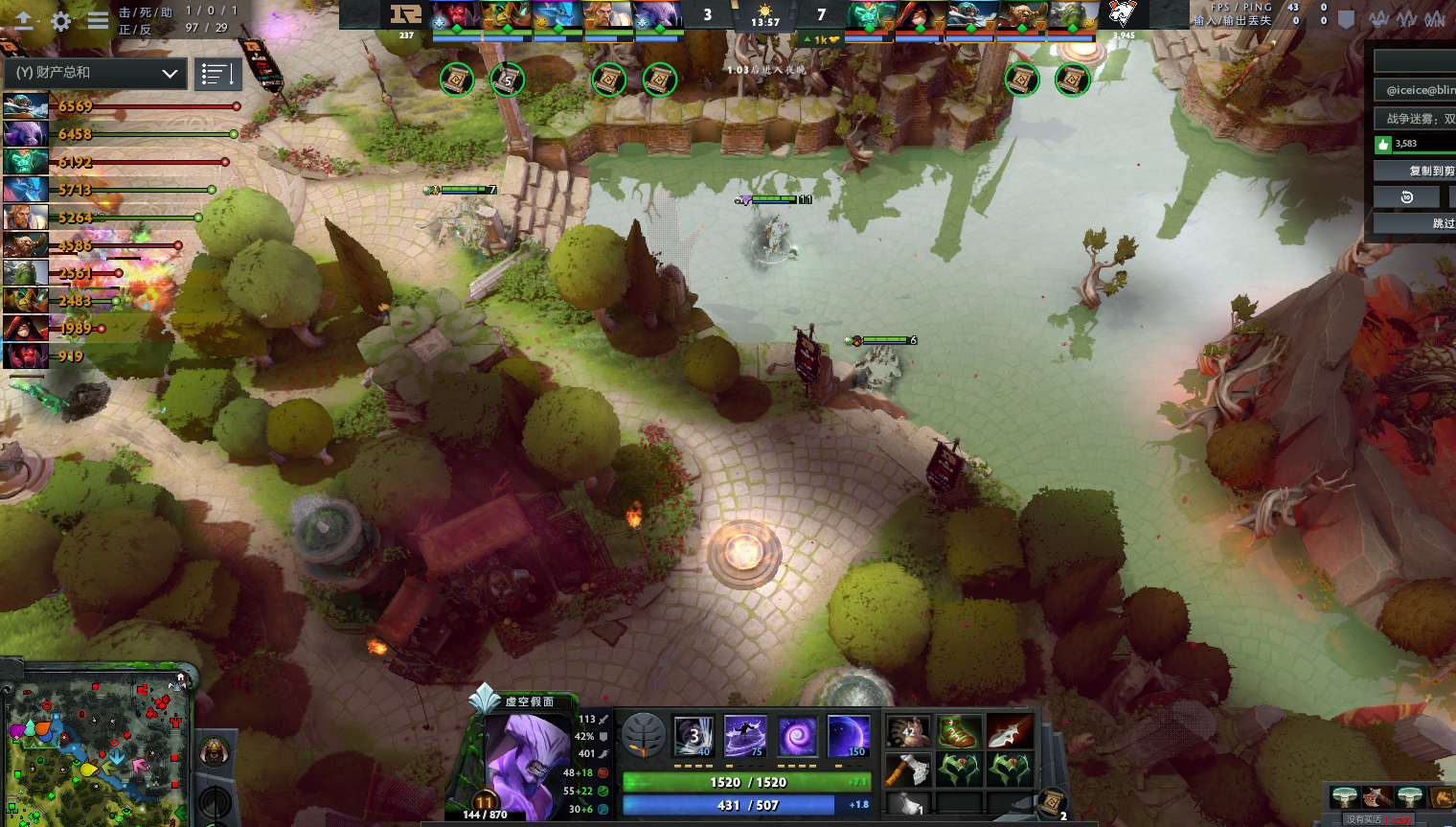Select the Power Treads boots item

tap(959, 733)
